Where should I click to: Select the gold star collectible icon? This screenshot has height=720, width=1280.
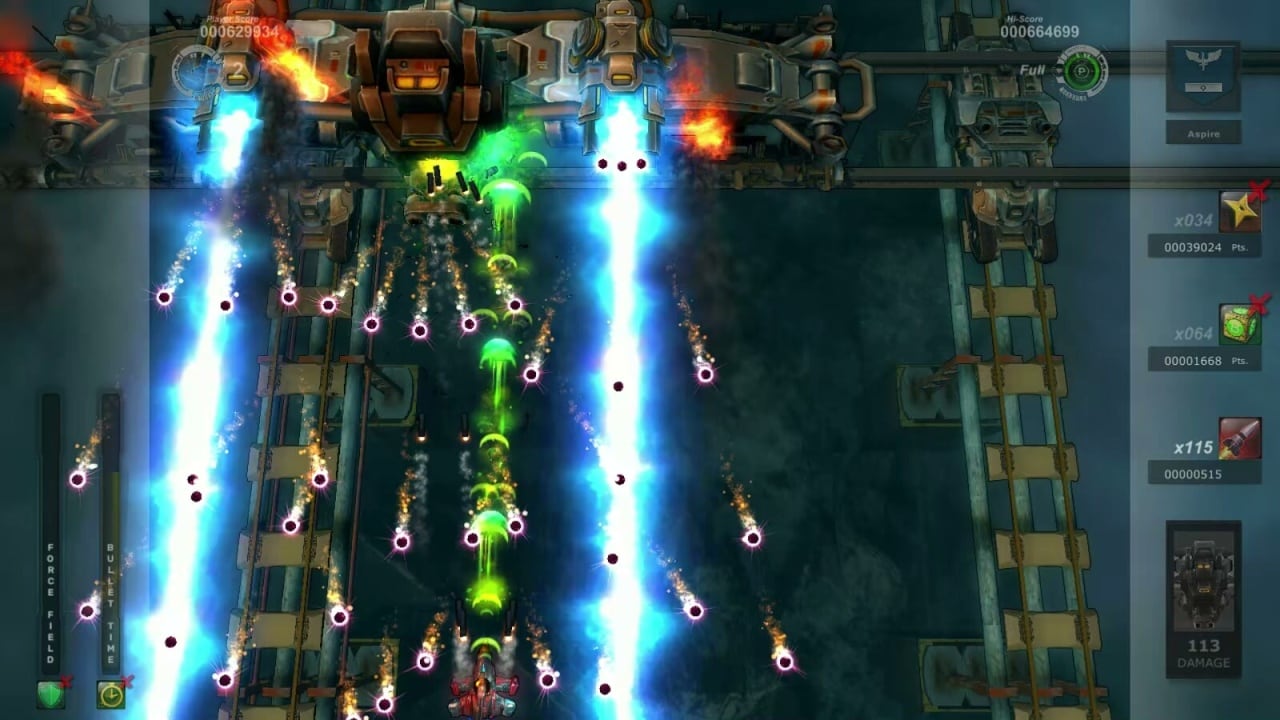pyautogui.click(x=1239, y=212)
